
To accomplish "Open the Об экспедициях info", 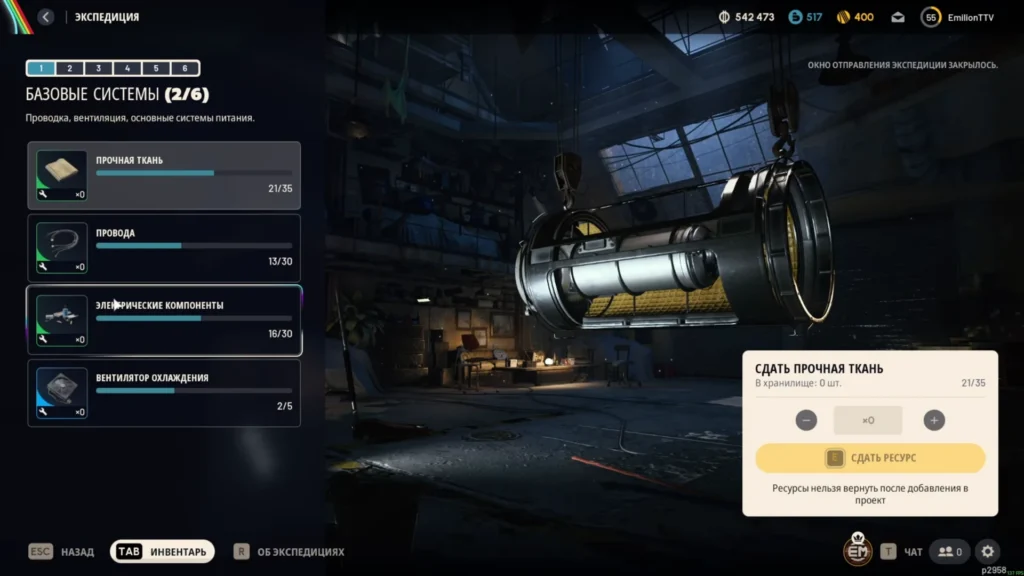I will pyautogui.click(x=290, y=551).
